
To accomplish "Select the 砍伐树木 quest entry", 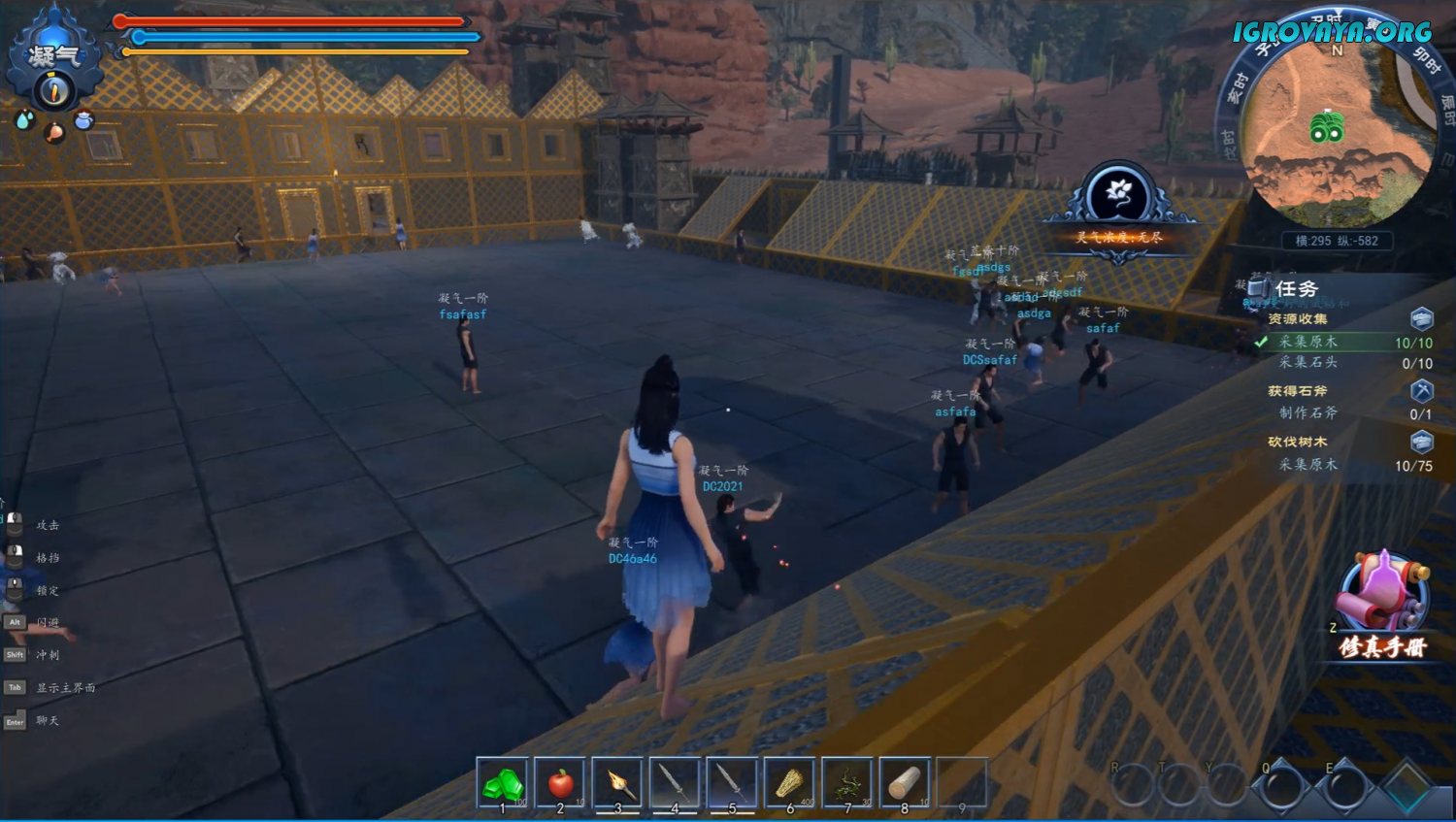I will (1298, 442).
